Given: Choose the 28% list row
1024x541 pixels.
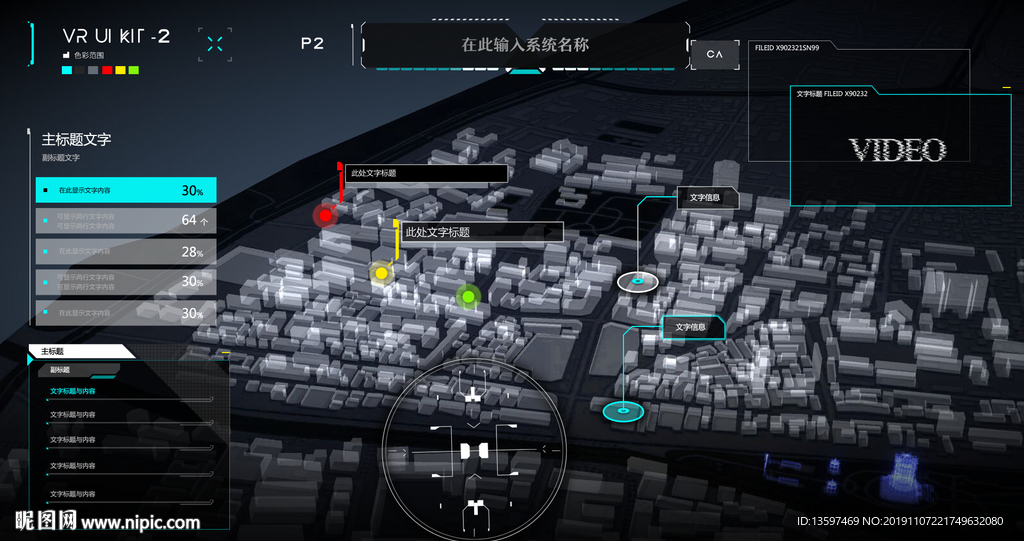Looking at the screenshot, I should (126, 252).
